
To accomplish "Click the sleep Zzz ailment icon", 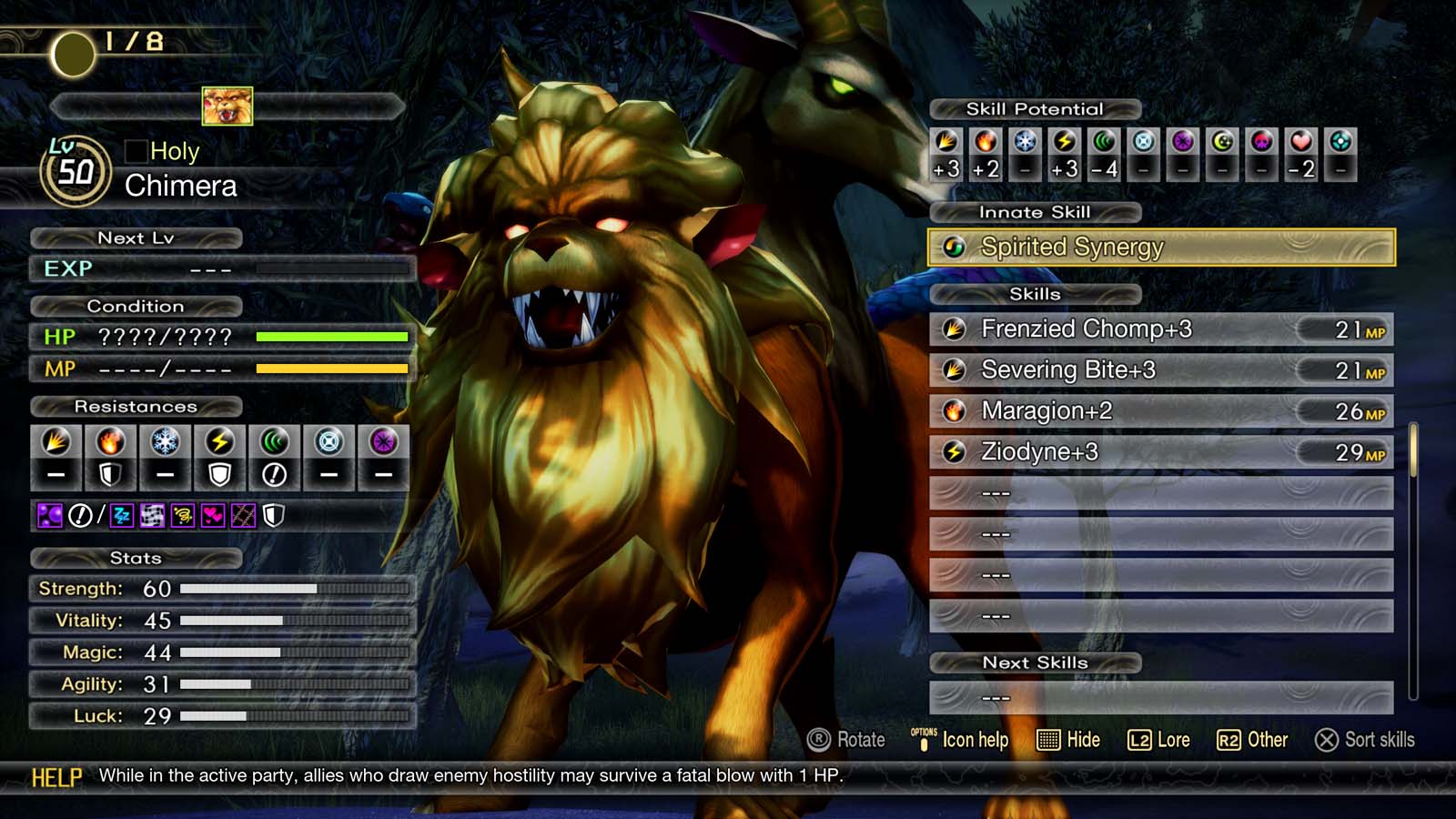I will (121, 514).
